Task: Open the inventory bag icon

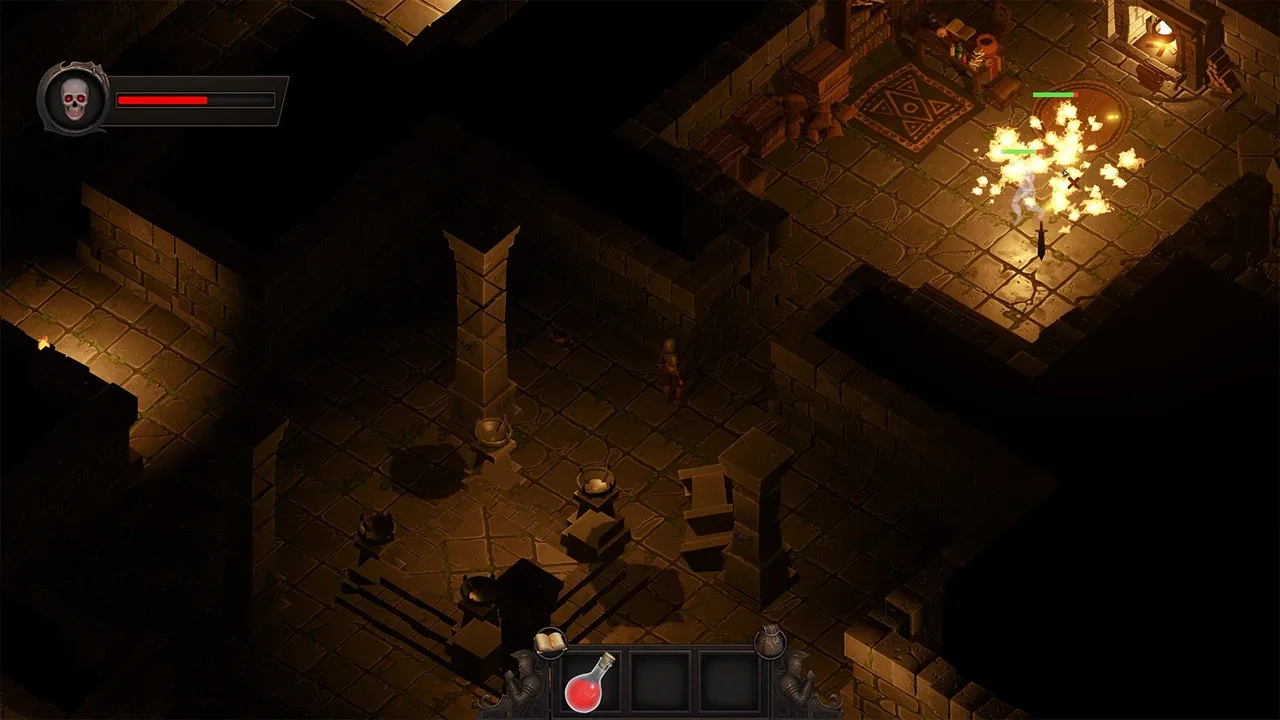Action: 769,641
